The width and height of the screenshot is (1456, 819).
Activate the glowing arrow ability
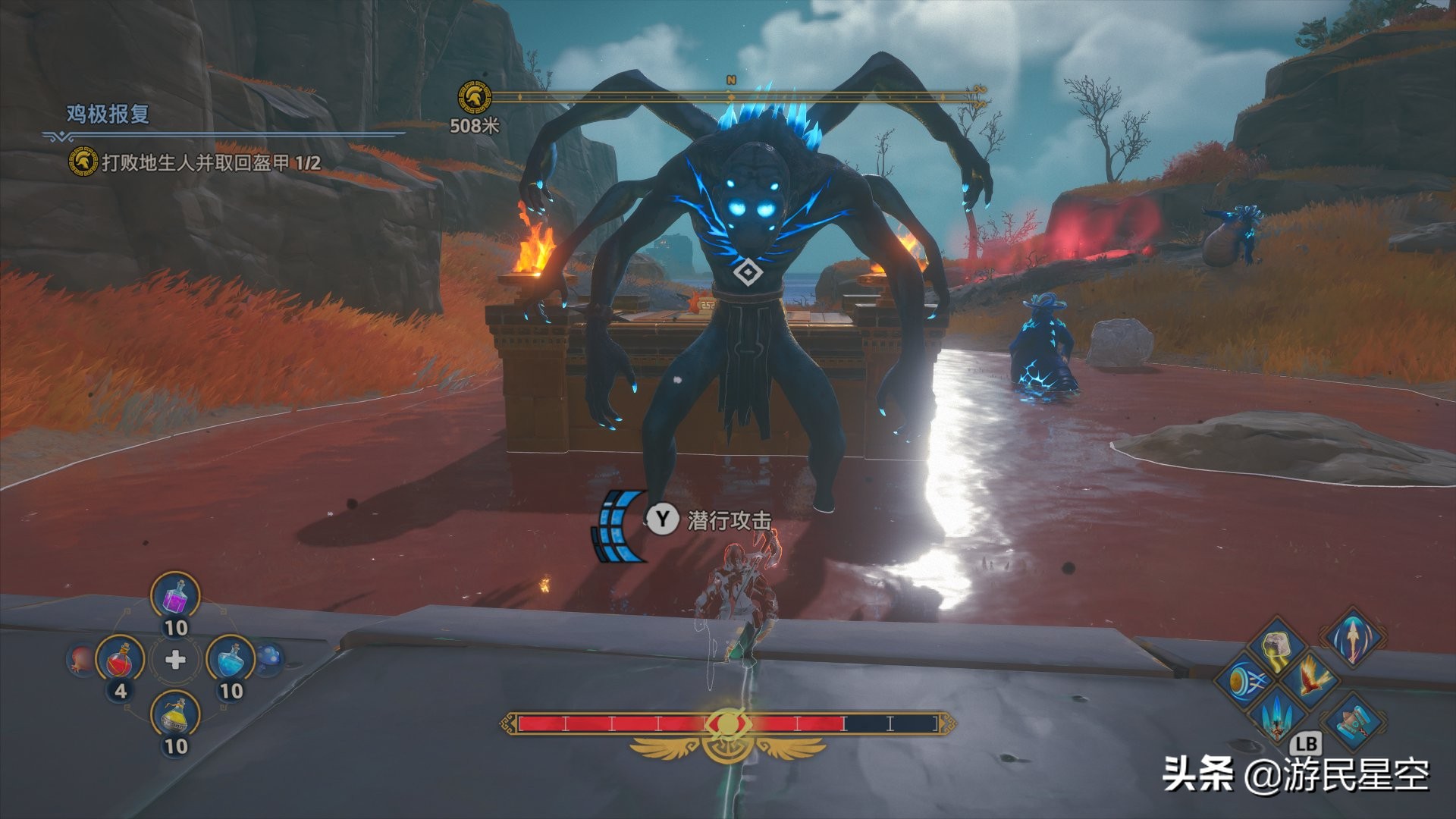pyautogui.click(x=1353, y=638)
